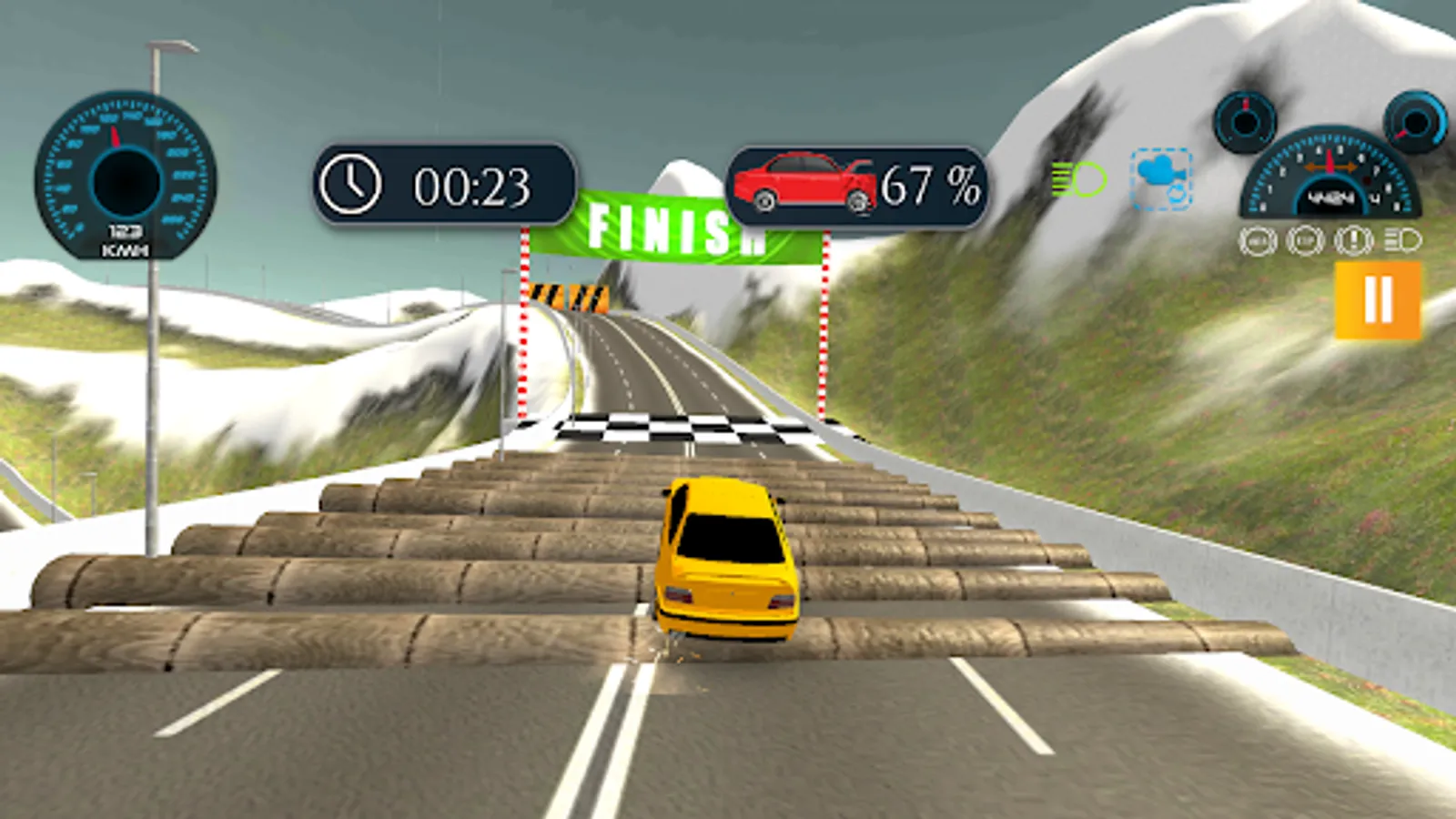This screenshot has height=819, width=1456.
Task: Switch camera view with the blue camera icon
Action: (1161, 179)
